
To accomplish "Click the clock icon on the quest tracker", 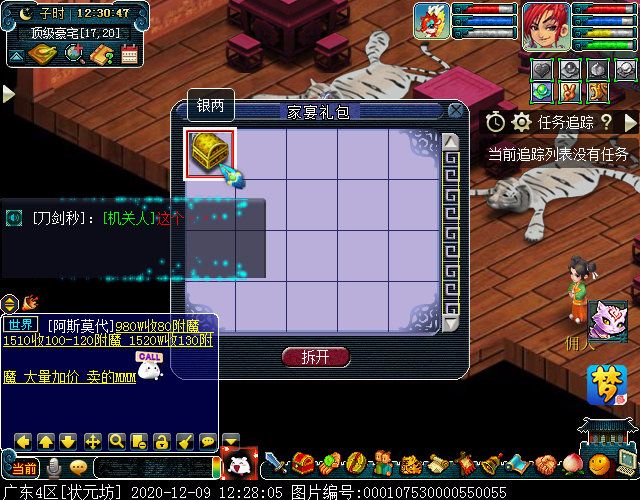I will click(496, 122).
